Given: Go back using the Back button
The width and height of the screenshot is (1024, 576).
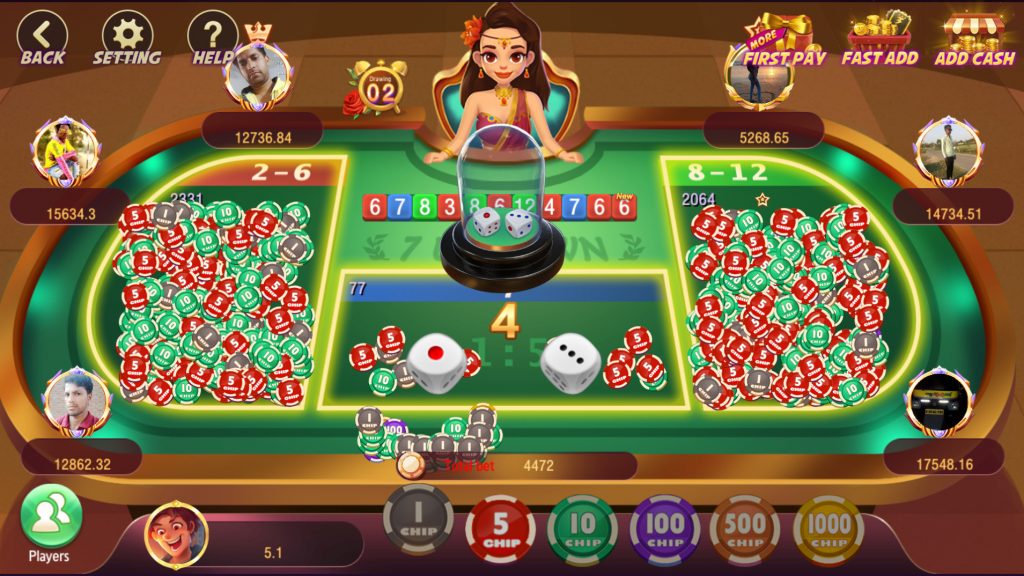Looking at the screenshot, I should 42,38.
